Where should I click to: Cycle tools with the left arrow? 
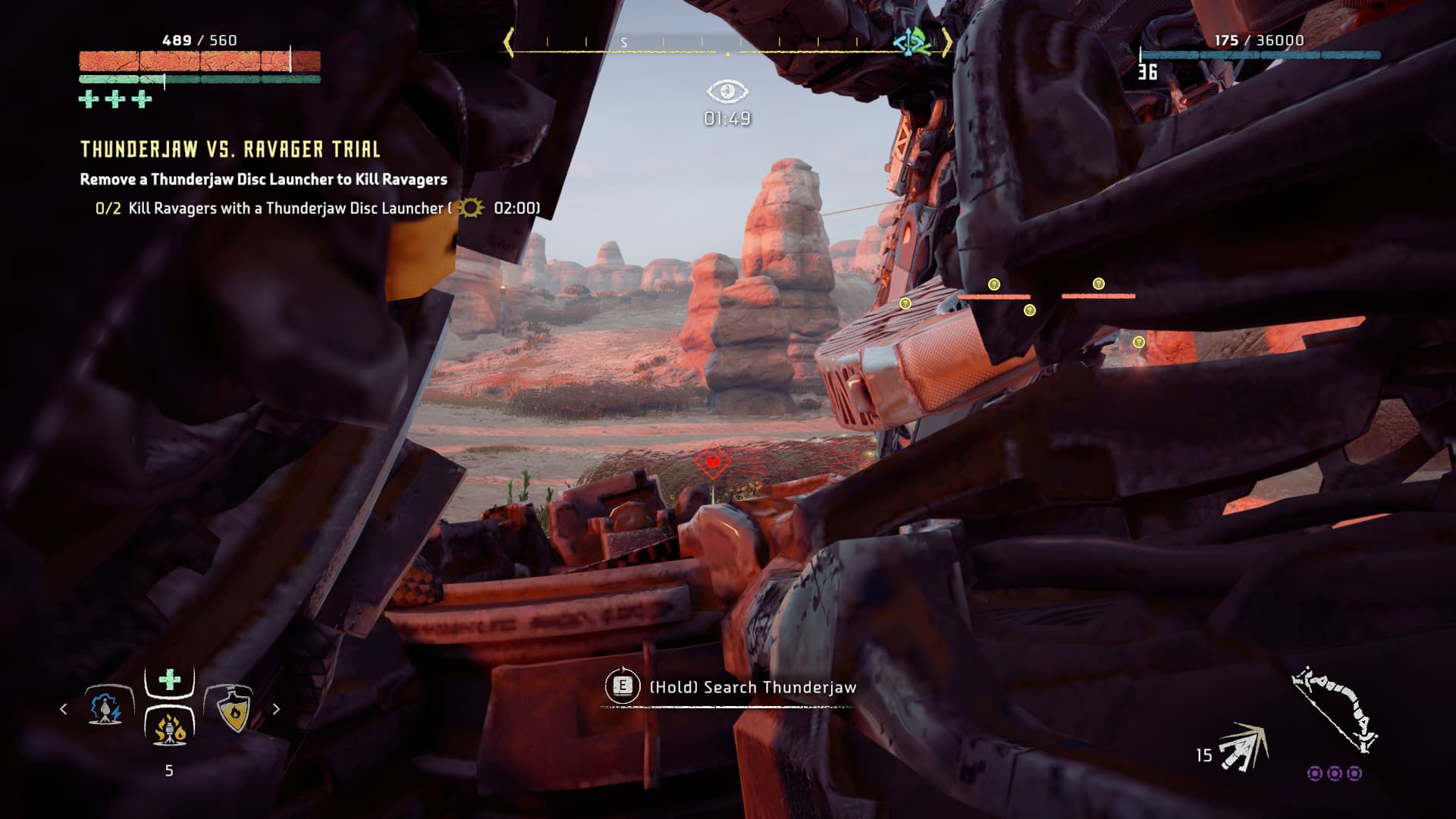coord(64,709)
